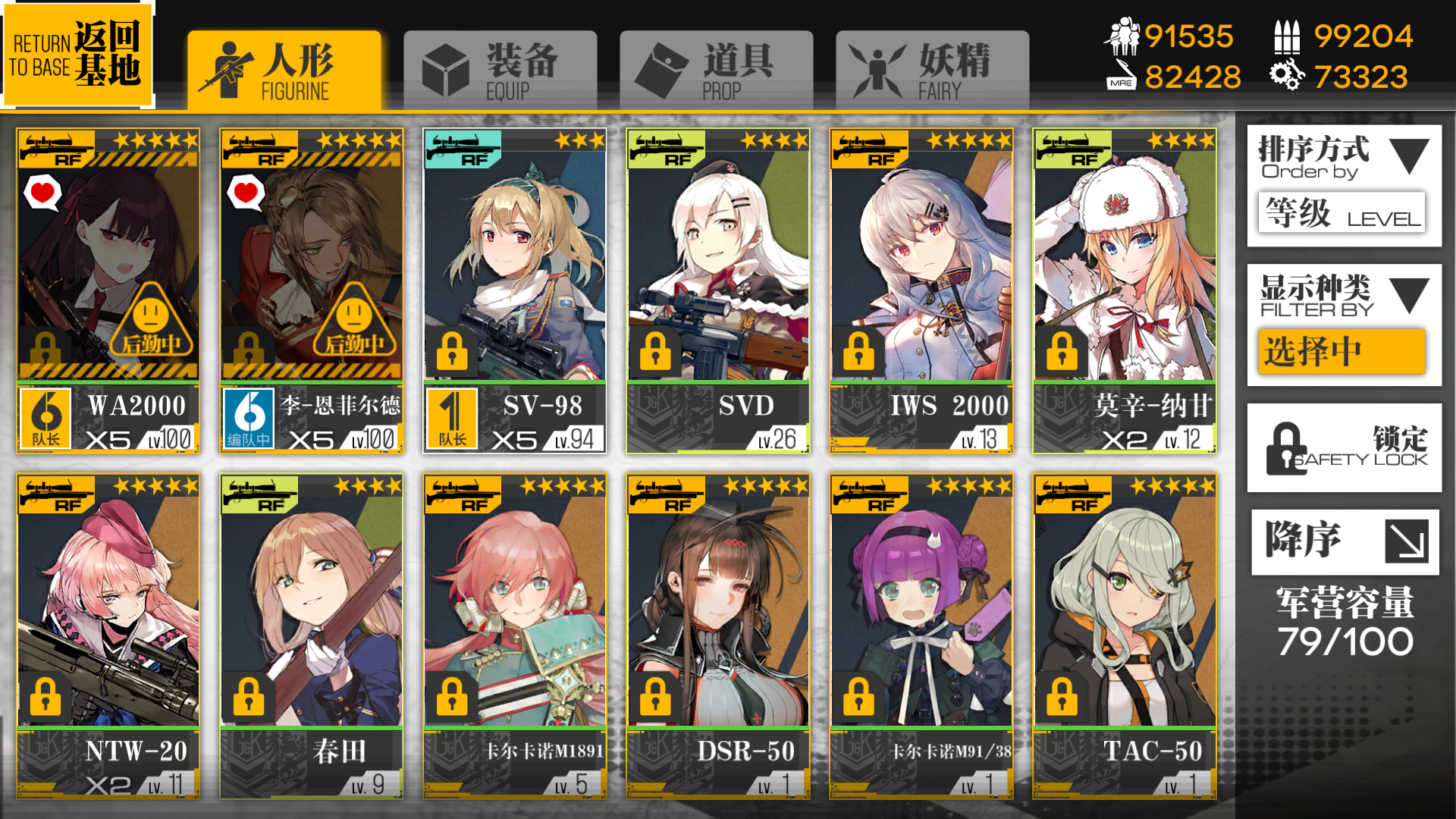Click the manpower resource icon

click(x=1125, y=34)
